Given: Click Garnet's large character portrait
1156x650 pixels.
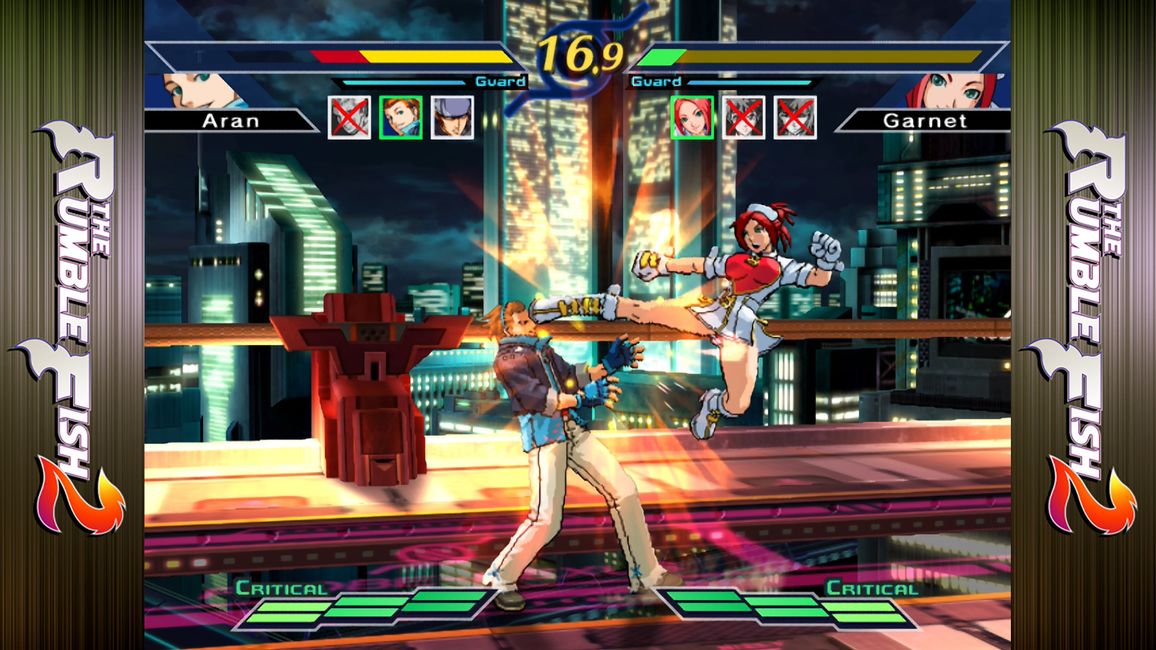Looking at the screenshot, I should 955,90.
